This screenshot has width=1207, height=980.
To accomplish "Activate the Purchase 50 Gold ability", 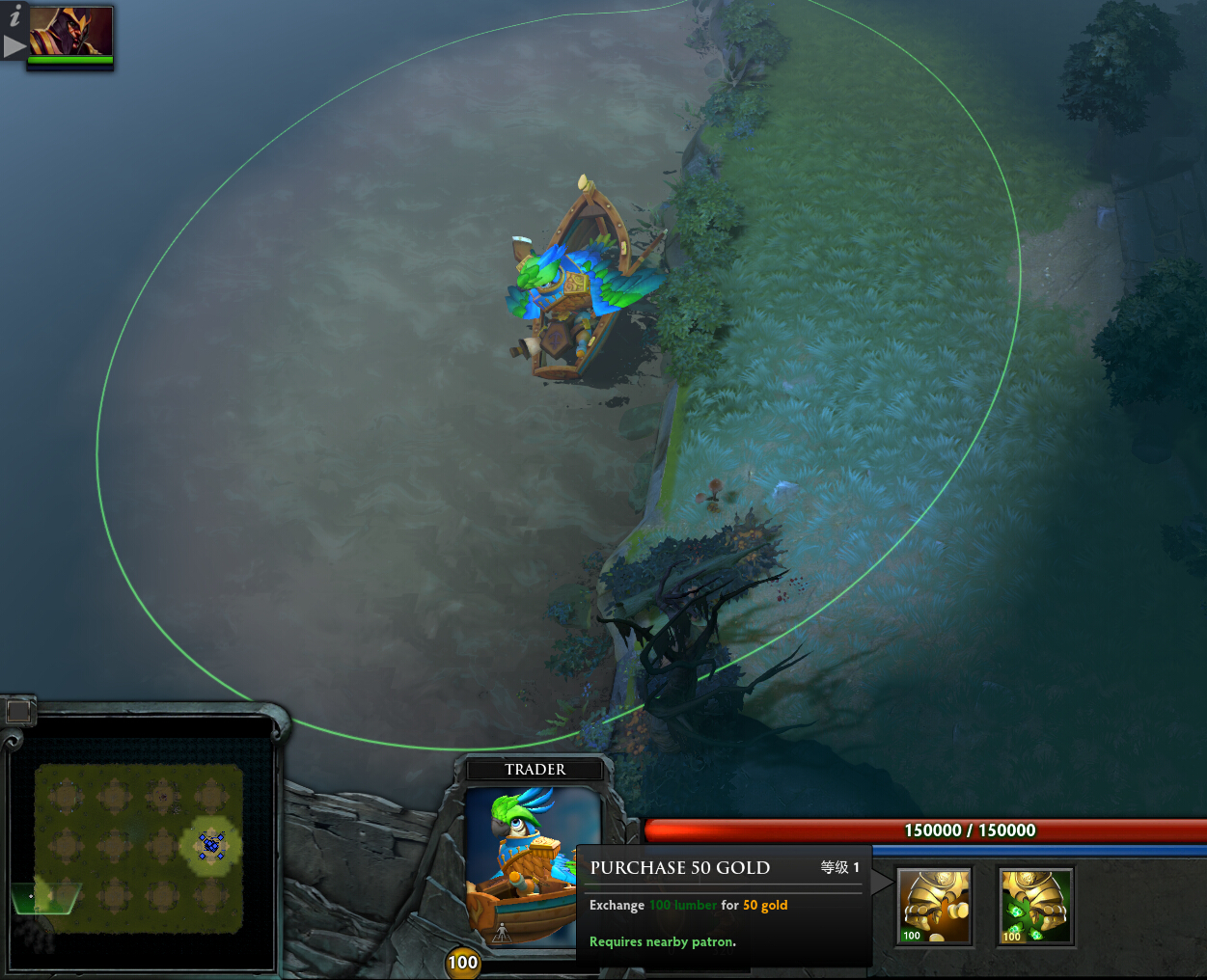I will (x=934, y=905).
